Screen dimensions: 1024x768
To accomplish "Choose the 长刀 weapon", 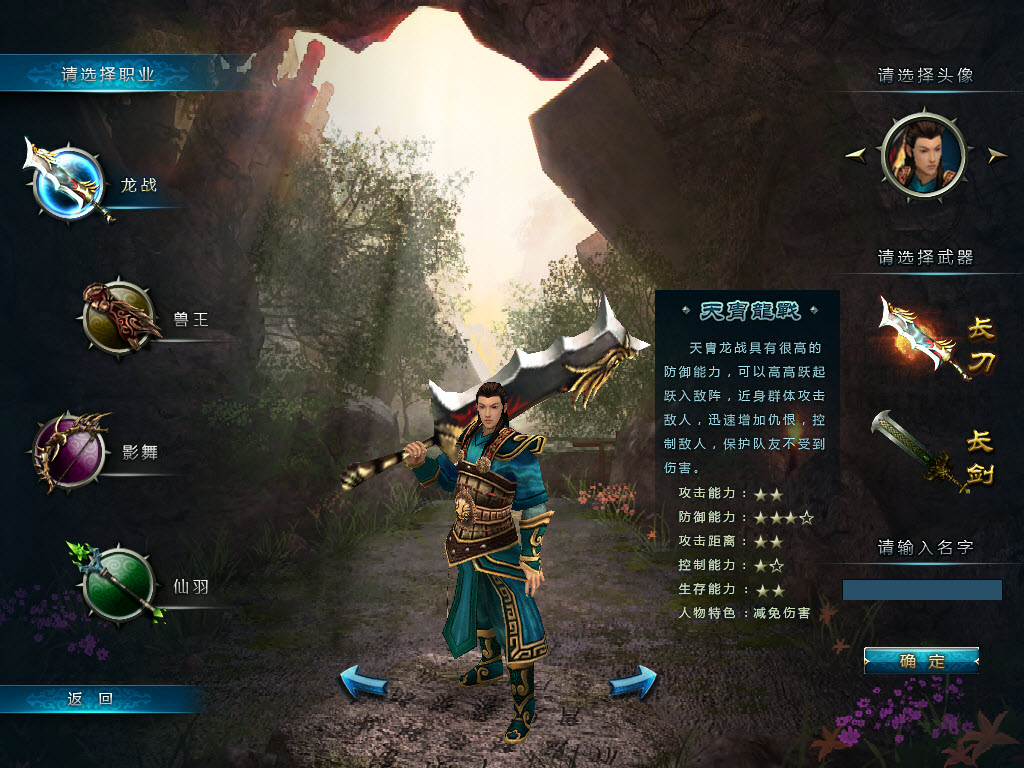I will [x=936, y=338].
